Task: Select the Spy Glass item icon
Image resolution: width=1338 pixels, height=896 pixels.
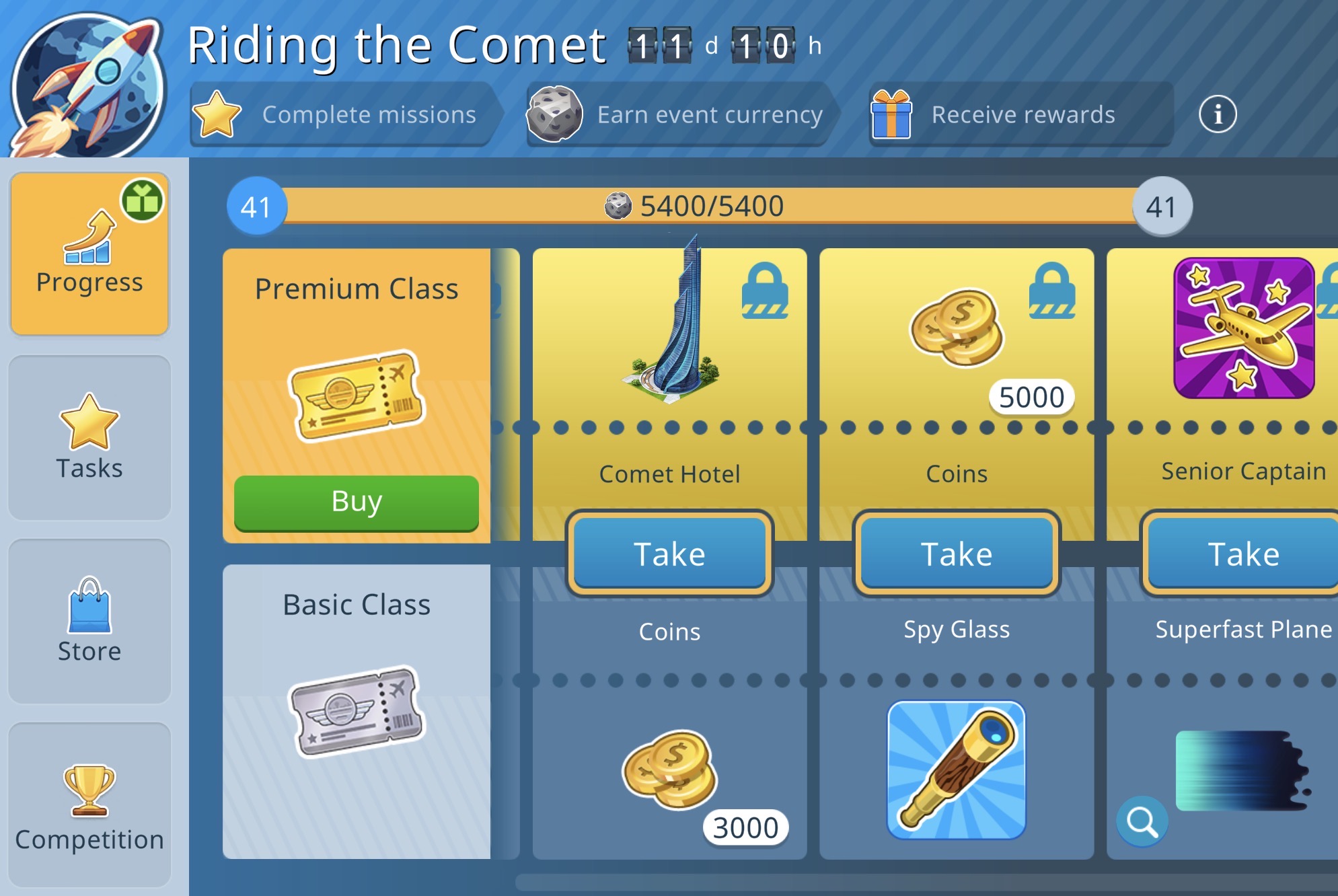Action: [956, 770]
